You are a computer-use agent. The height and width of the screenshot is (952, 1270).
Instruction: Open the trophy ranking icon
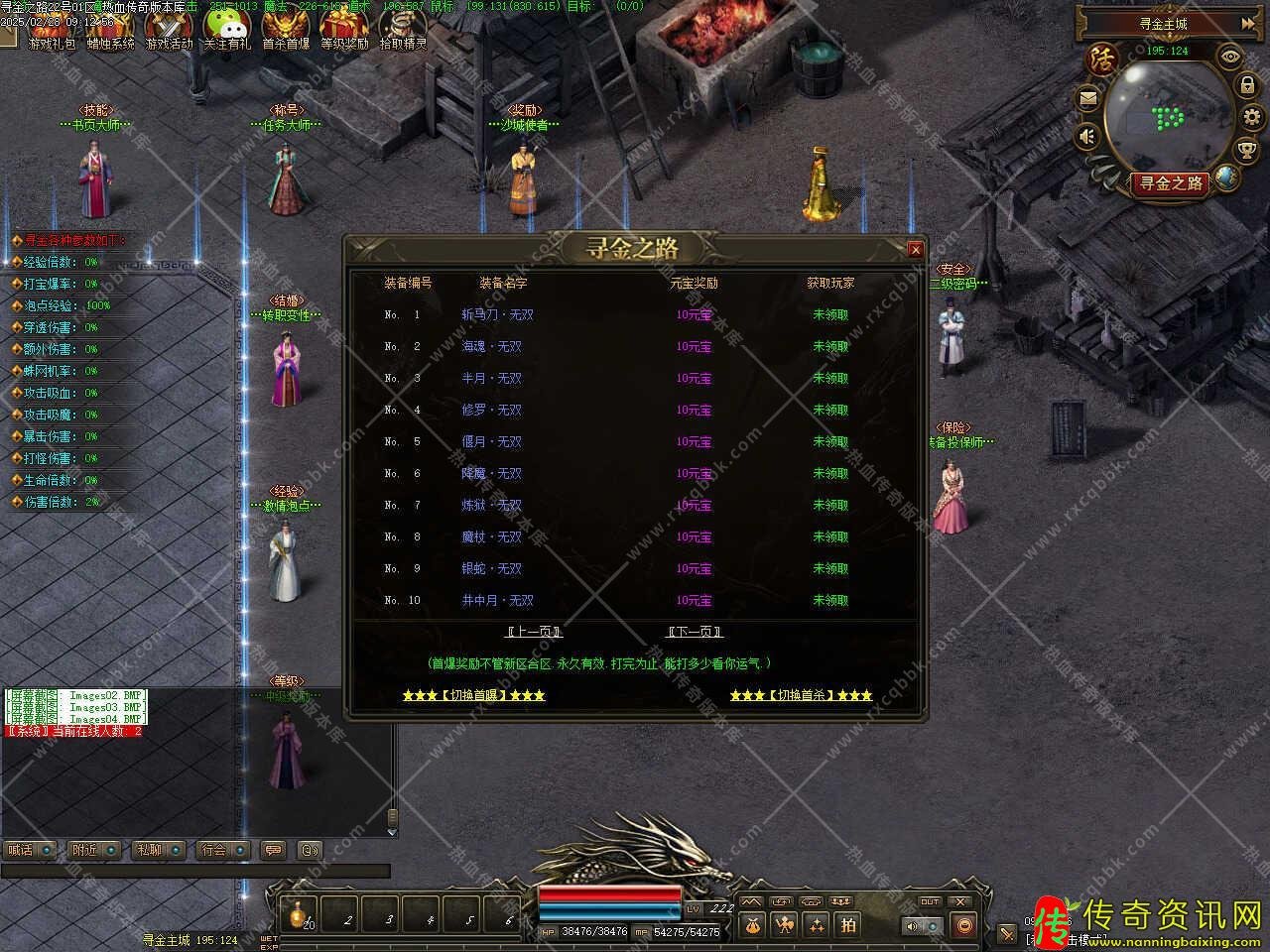coord(1246,150)
